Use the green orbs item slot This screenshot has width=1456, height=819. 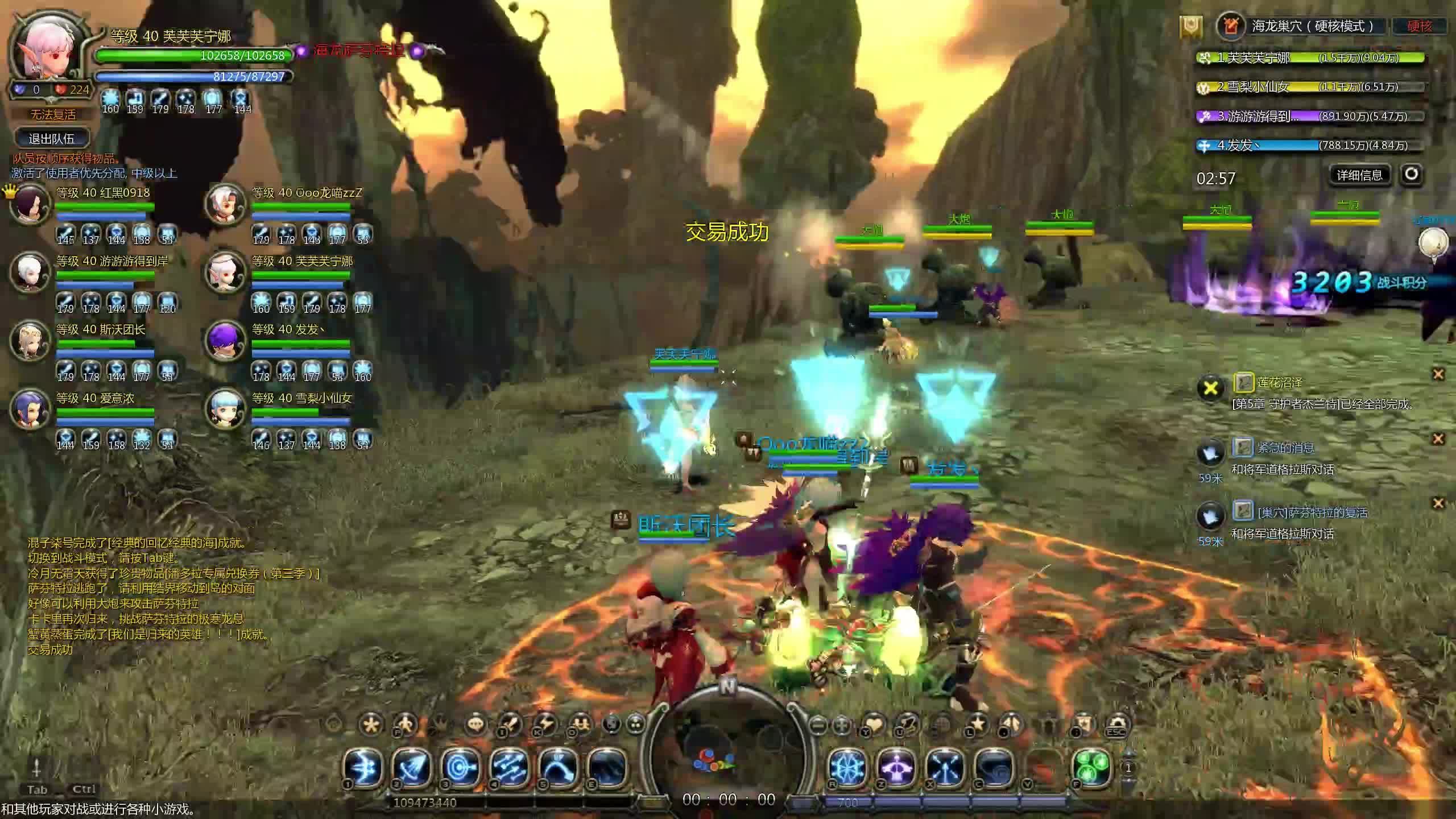[x=1091, y=767]
